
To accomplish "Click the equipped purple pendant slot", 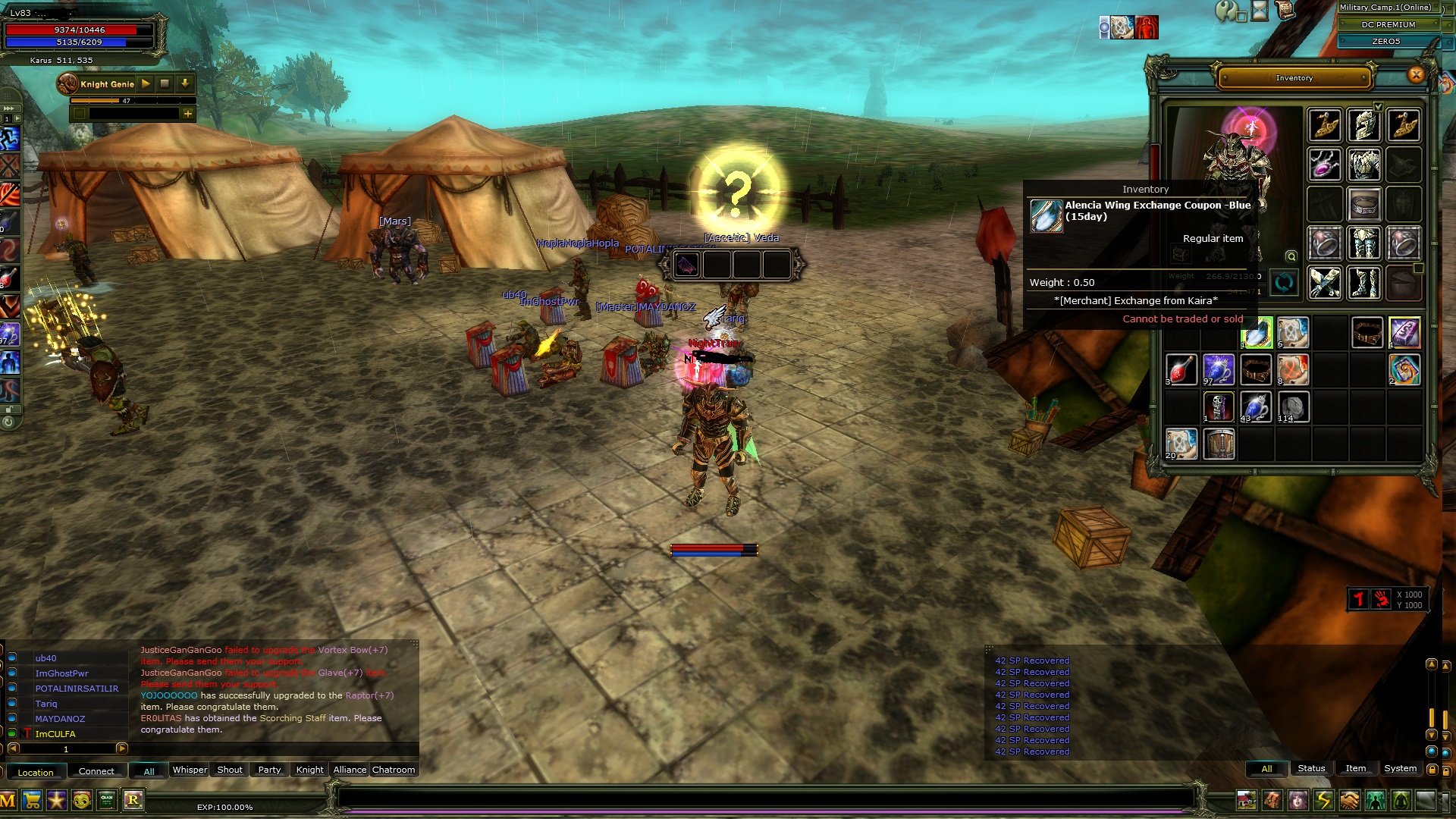I will [1324, 165].
